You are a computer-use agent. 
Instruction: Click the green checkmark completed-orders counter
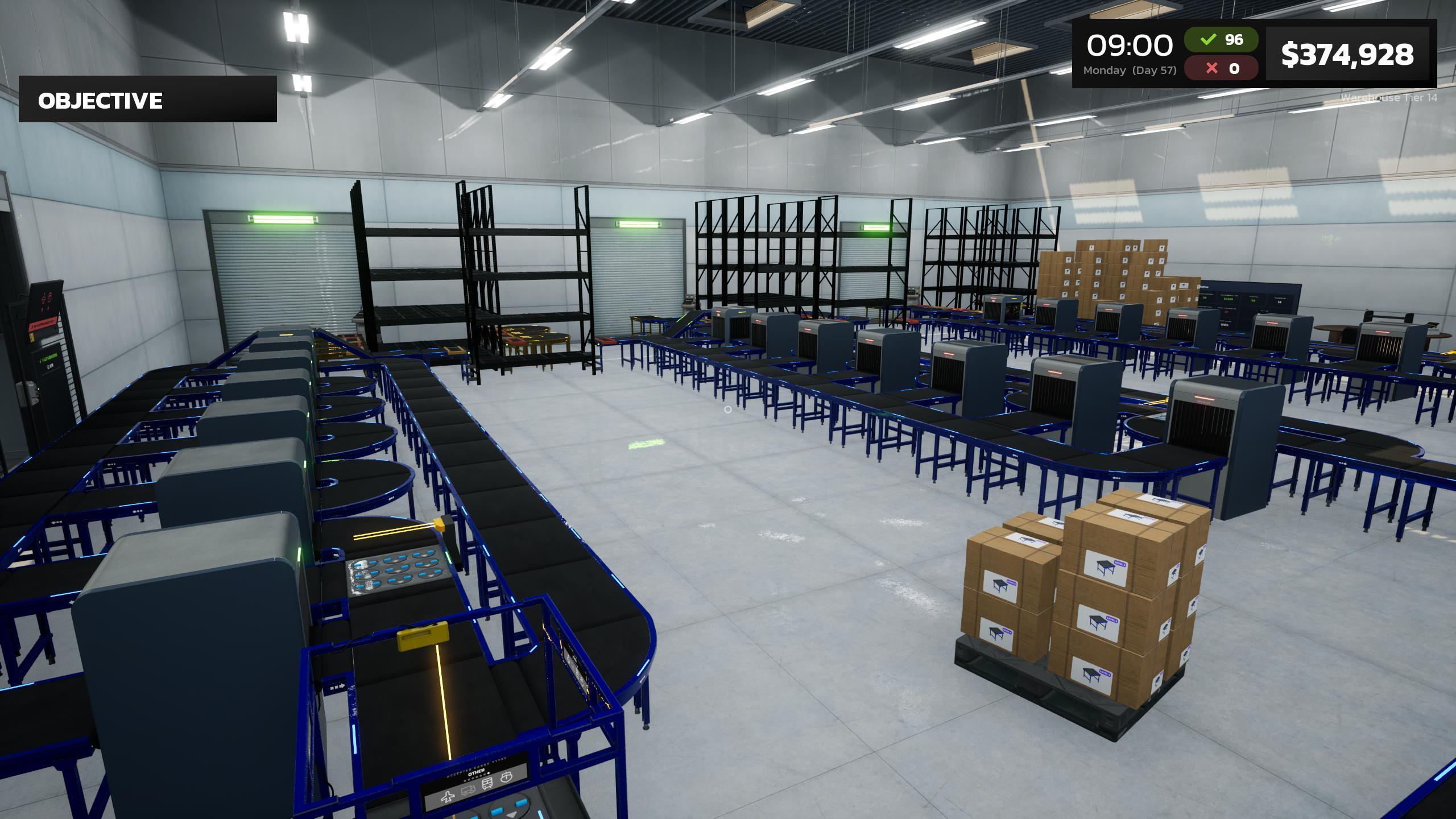coord(1222,40)
